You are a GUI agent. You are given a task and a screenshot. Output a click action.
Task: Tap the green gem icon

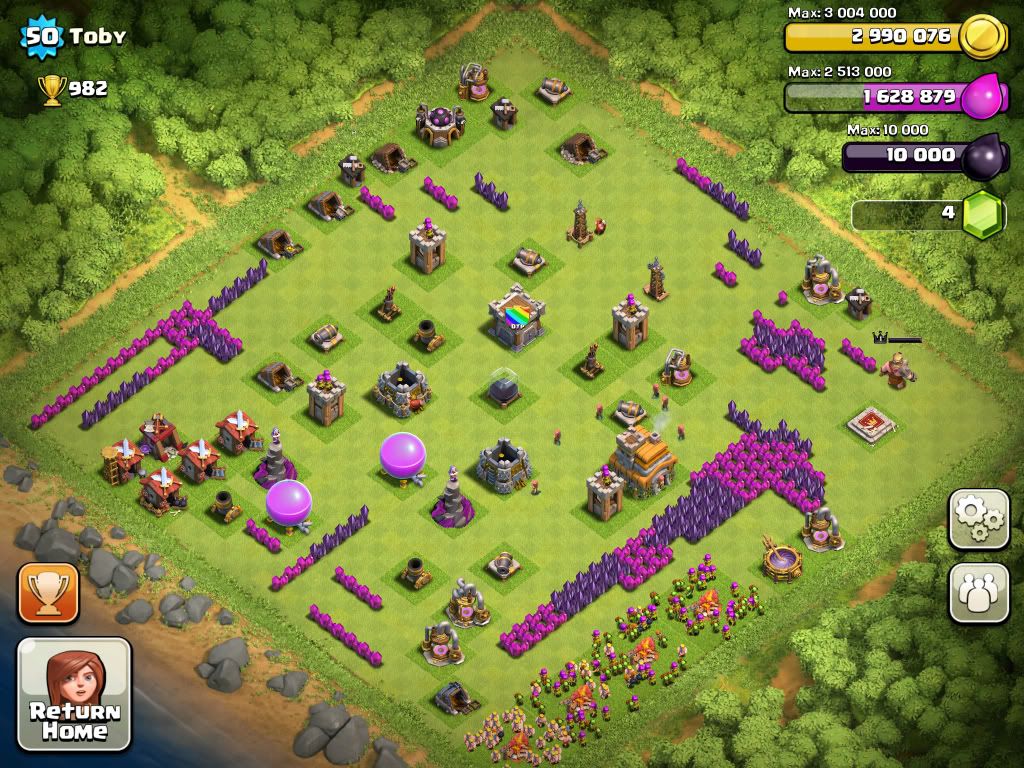[x=982, y=213]
